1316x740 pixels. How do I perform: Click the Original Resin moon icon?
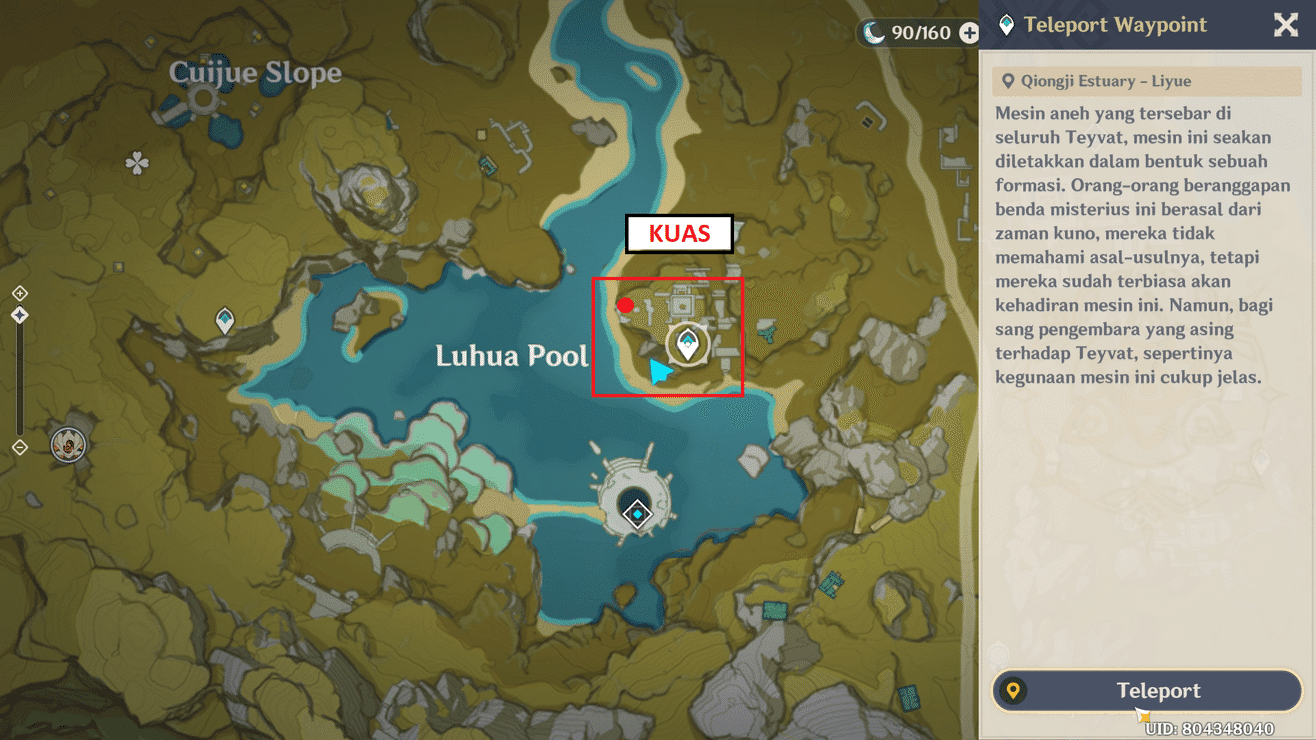click(872, 32)
